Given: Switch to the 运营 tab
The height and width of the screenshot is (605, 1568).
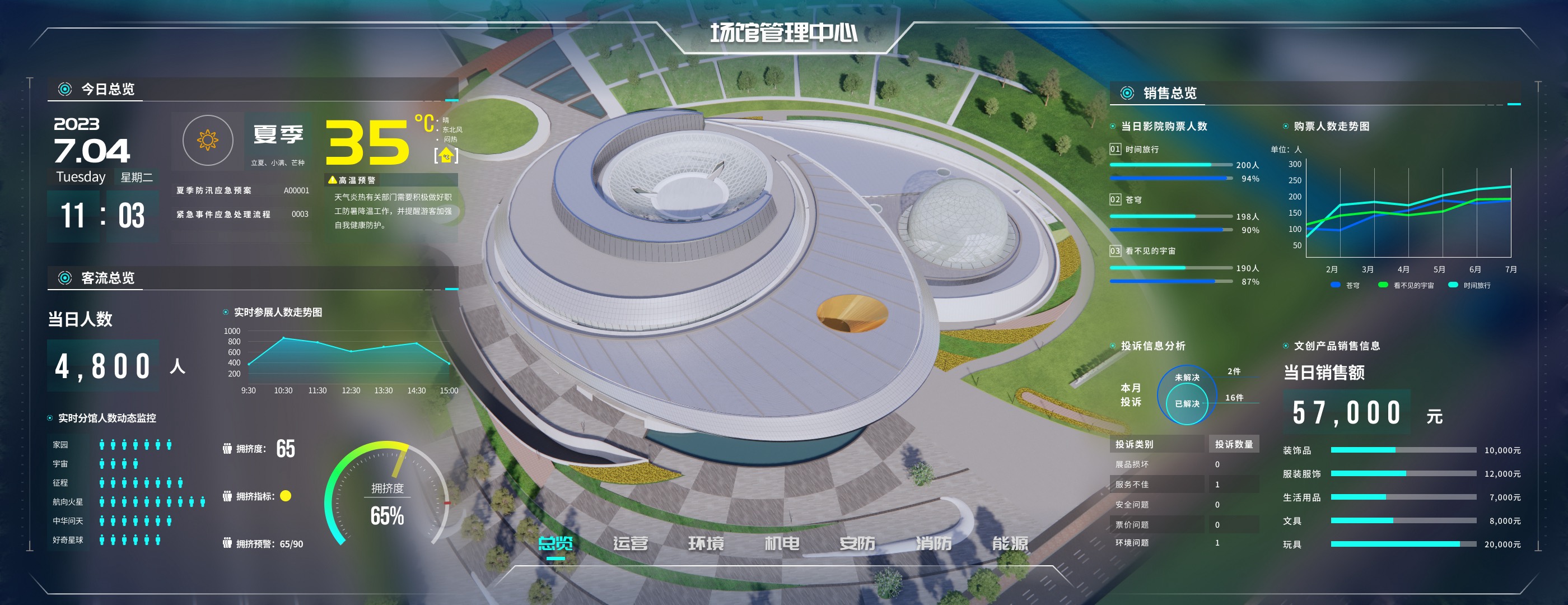Looking at the screenshot, I should [632, 542].
